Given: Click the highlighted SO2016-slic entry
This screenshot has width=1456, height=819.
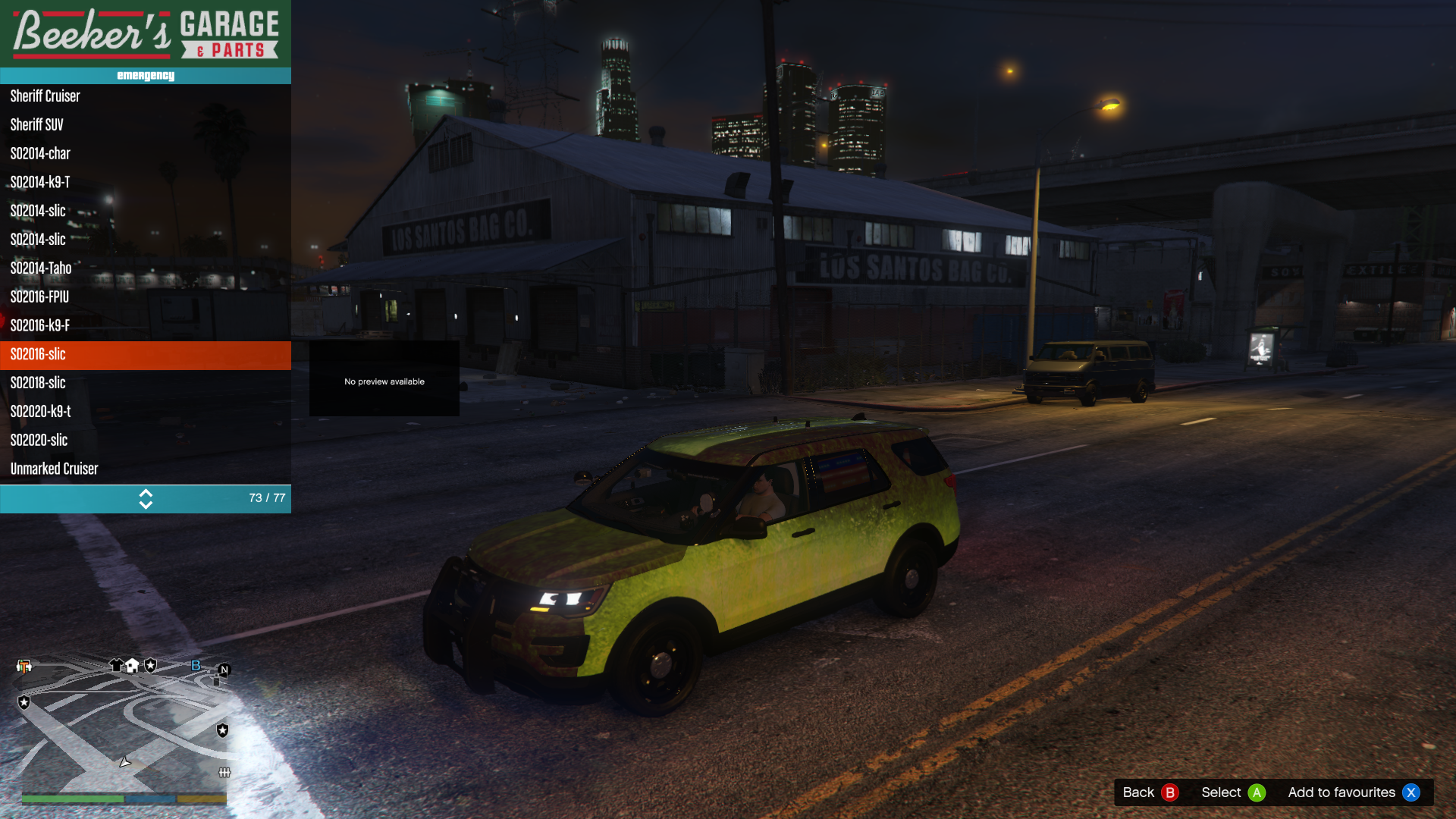Looking at the screenshot, I should tap(144, 355).
